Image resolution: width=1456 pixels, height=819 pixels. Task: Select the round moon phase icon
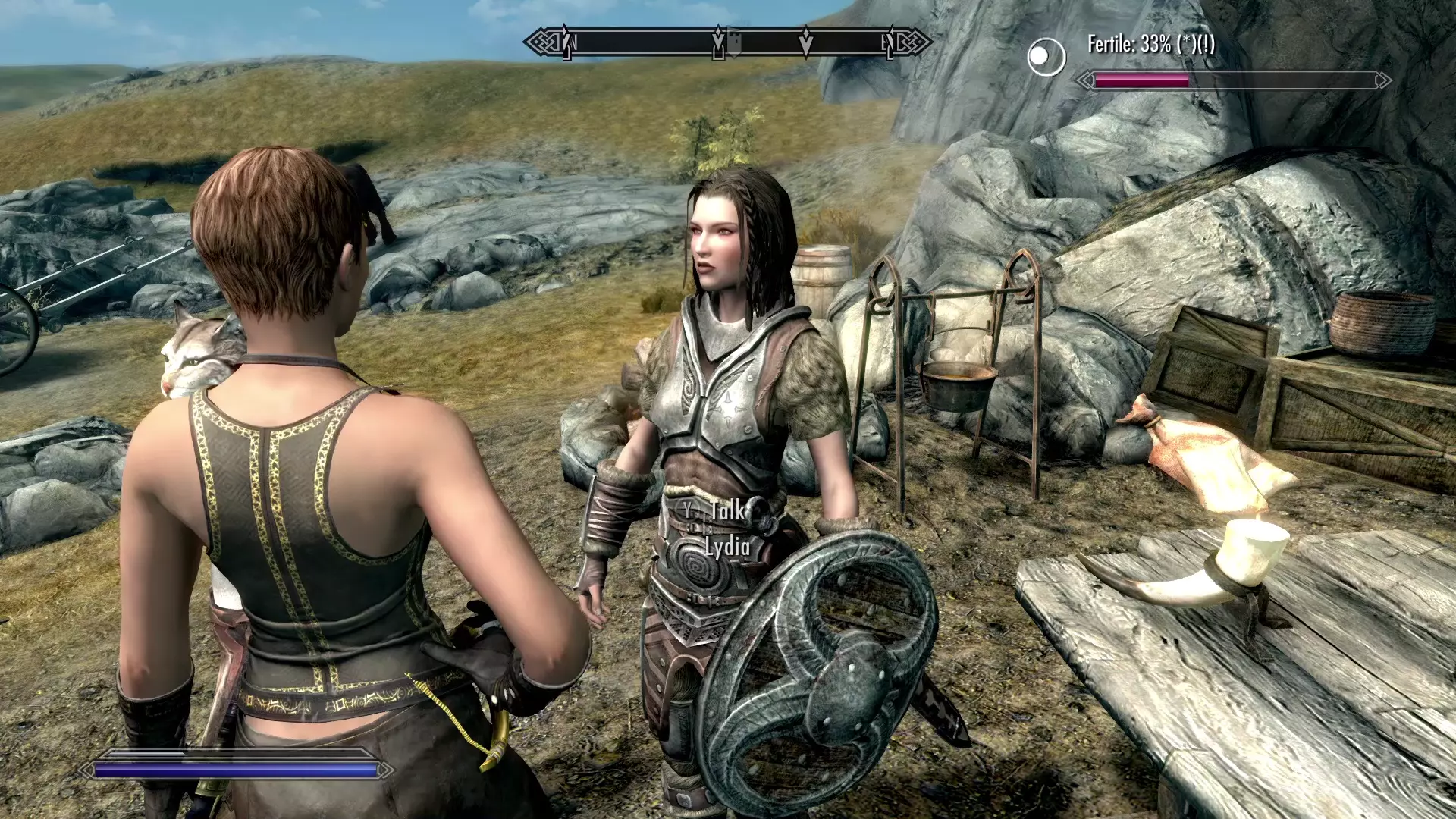pyautogui.click(x=1046, y=57)
